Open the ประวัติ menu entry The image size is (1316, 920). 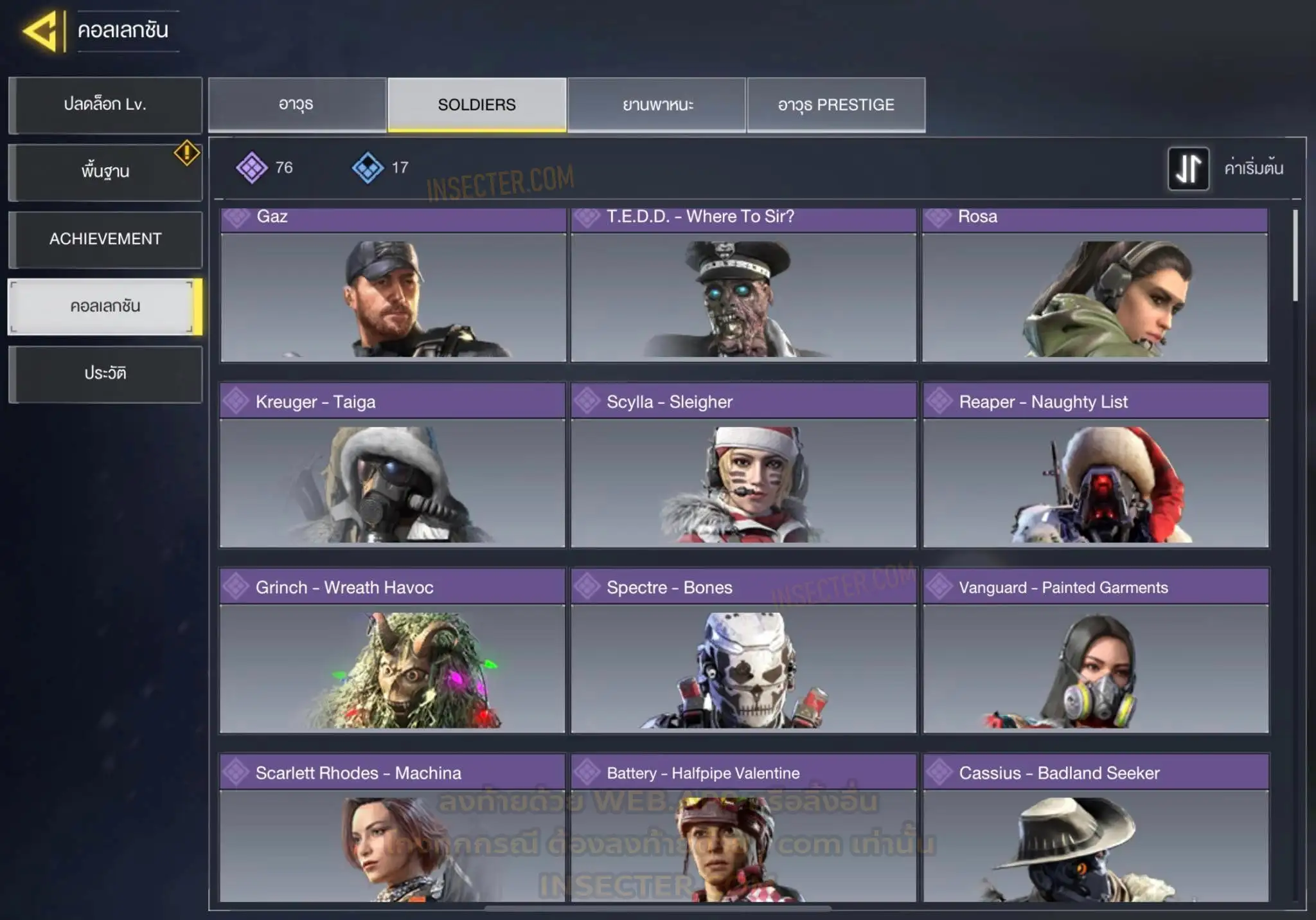click(x=105, y=374)
